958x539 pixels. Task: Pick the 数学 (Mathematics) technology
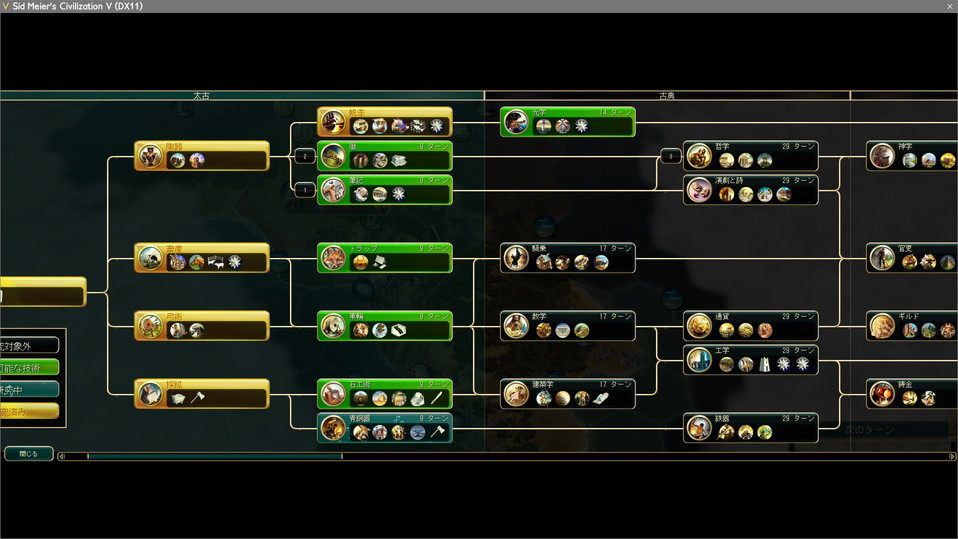click(x=567, y=326)
